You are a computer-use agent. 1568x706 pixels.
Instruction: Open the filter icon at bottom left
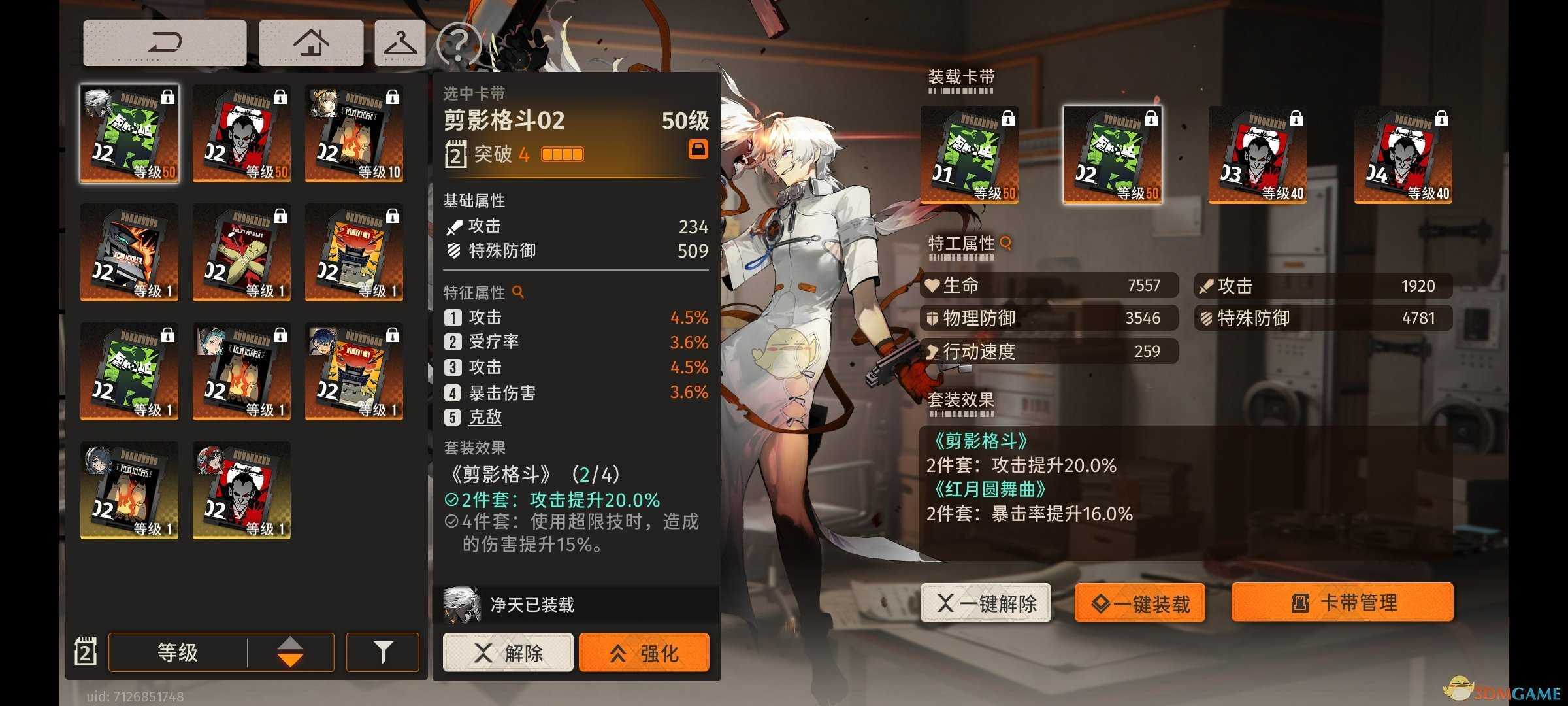click(x=383, y=652)
